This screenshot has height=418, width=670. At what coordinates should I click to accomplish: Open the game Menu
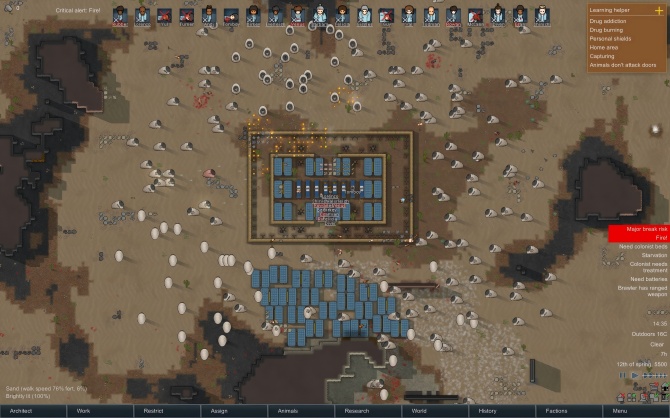(620, 411)
